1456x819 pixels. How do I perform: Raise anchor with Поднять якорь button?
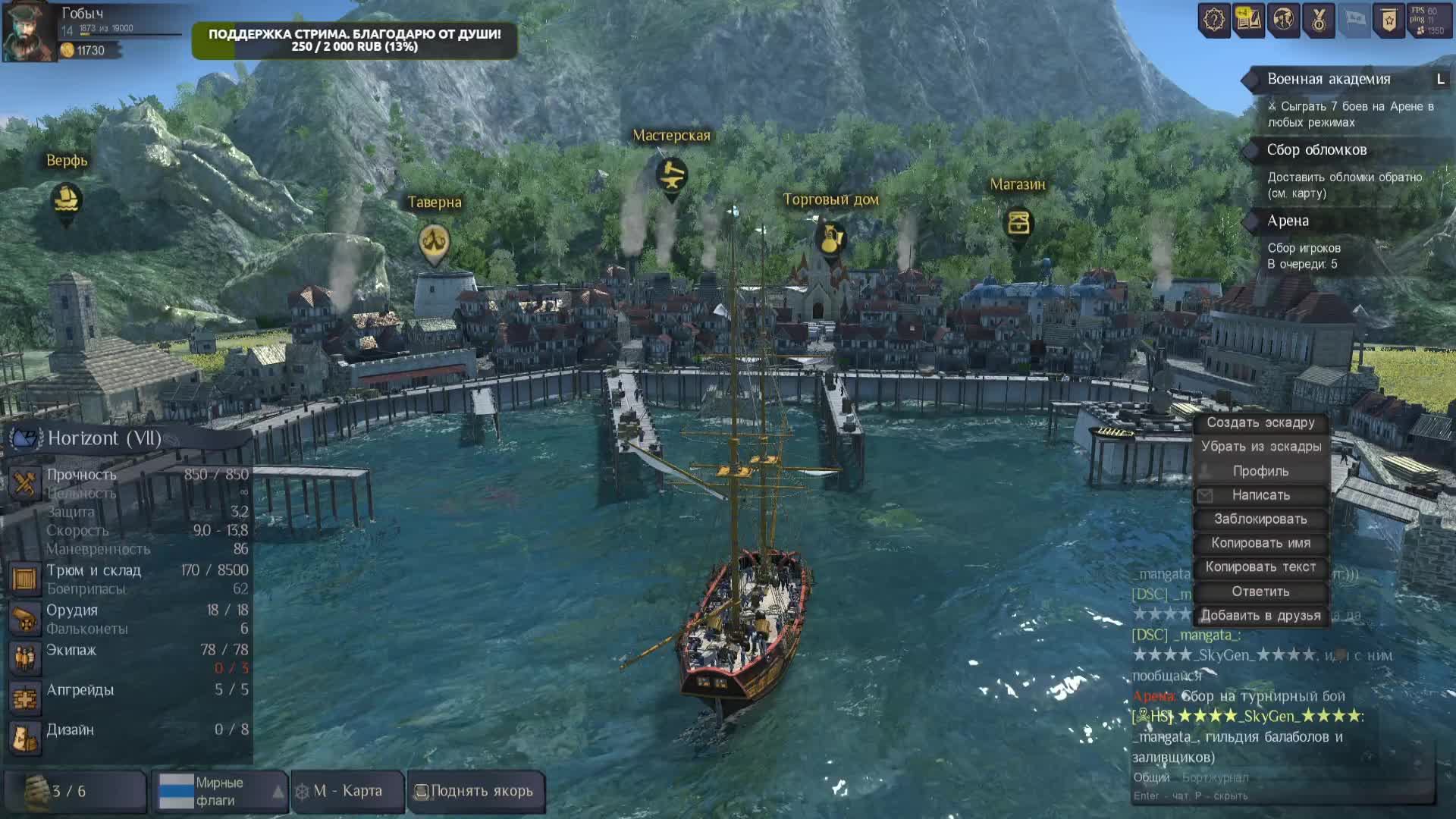475,791
